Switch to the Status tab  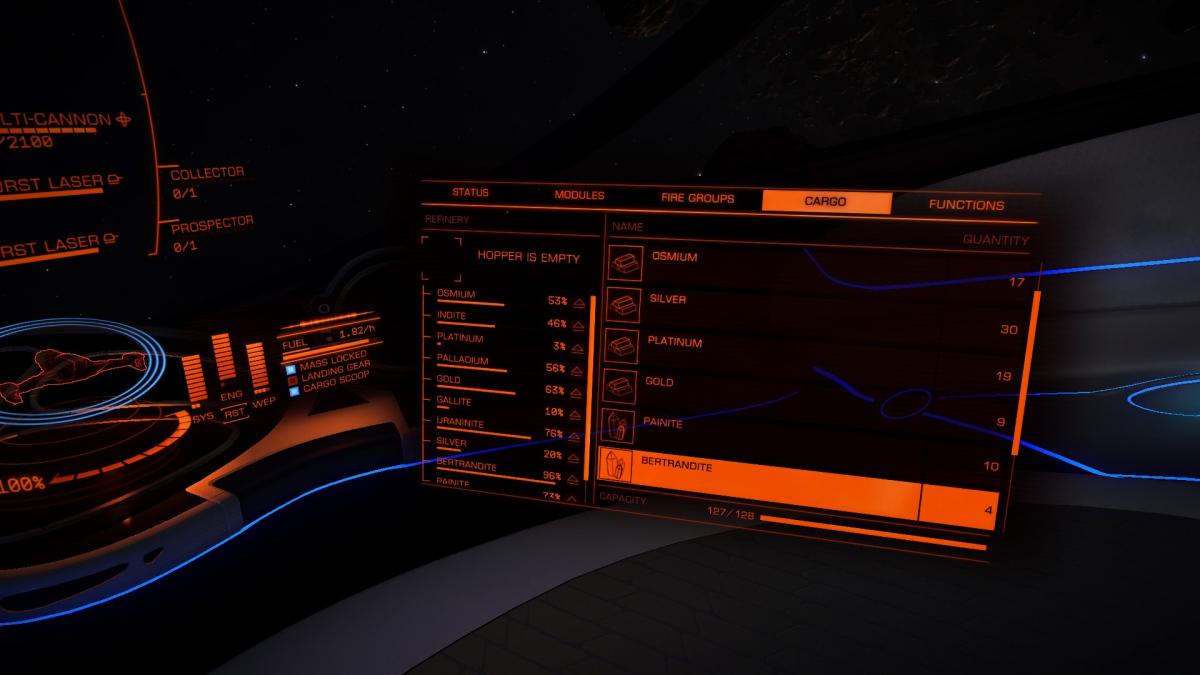pyautogui.click(x=469, y=192)
